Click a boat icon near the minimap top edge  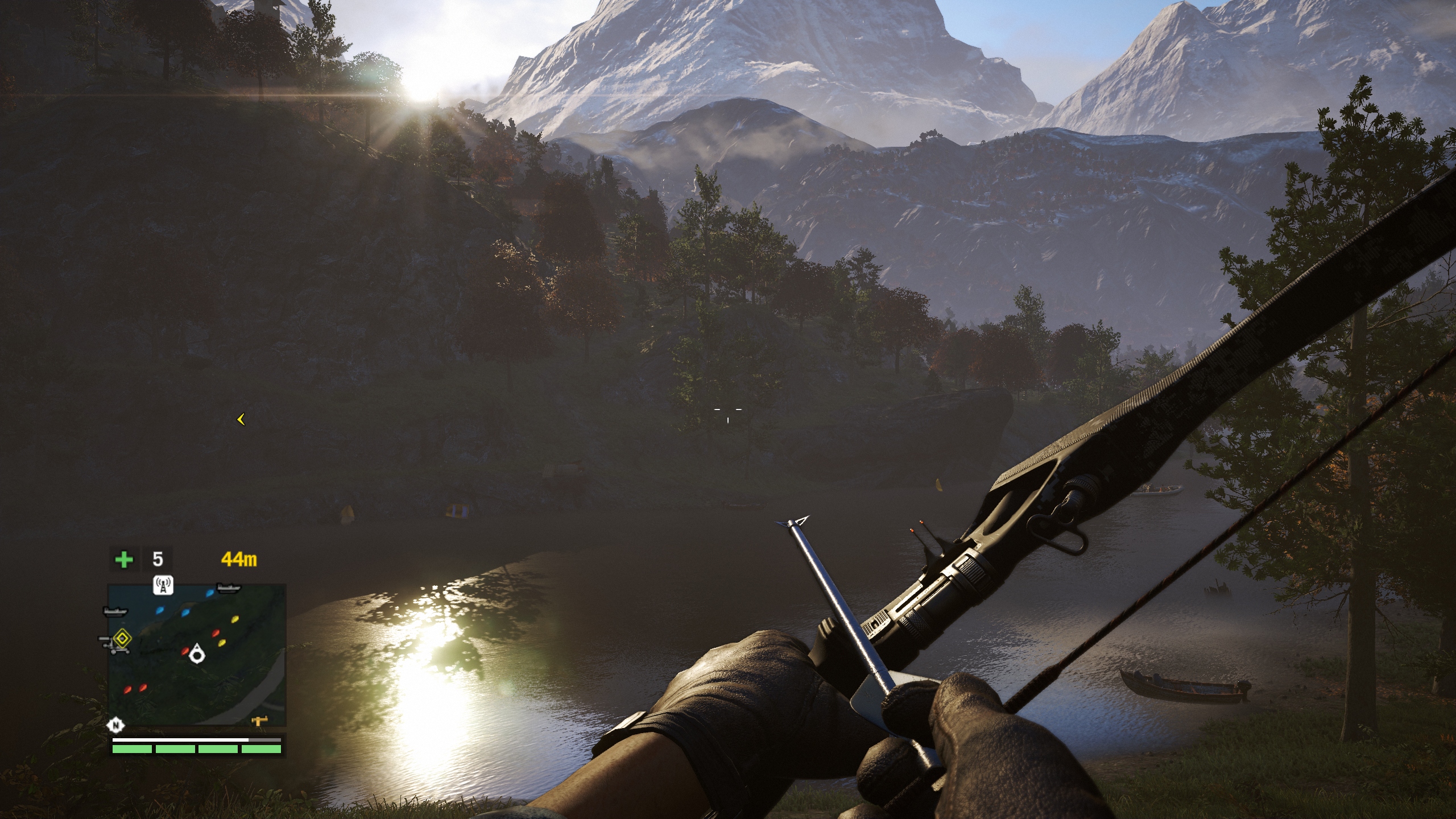click(x=228, y=588)
